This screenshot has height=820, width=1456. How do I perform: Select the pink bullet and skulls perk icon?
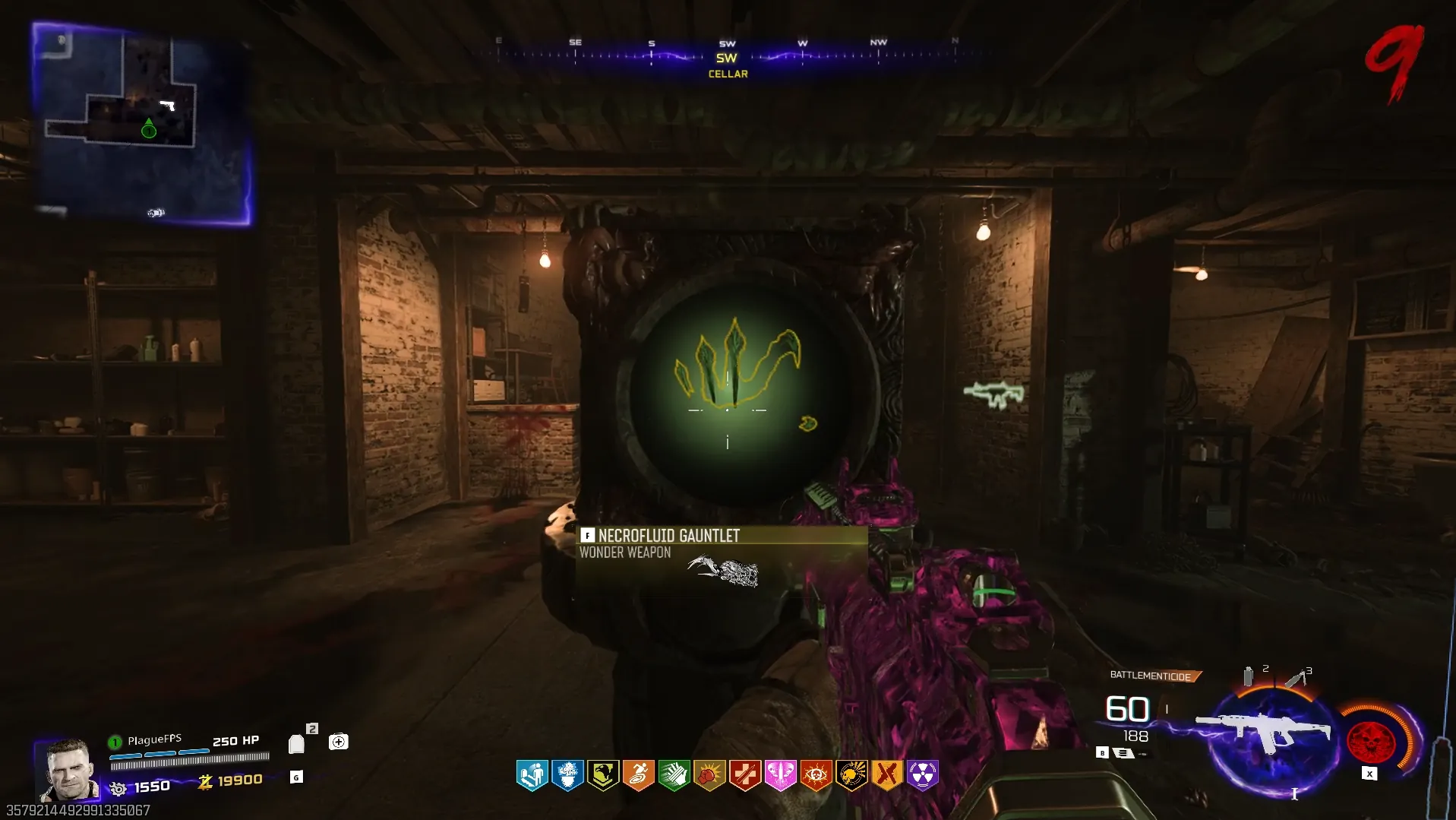[x=780, y=775]
